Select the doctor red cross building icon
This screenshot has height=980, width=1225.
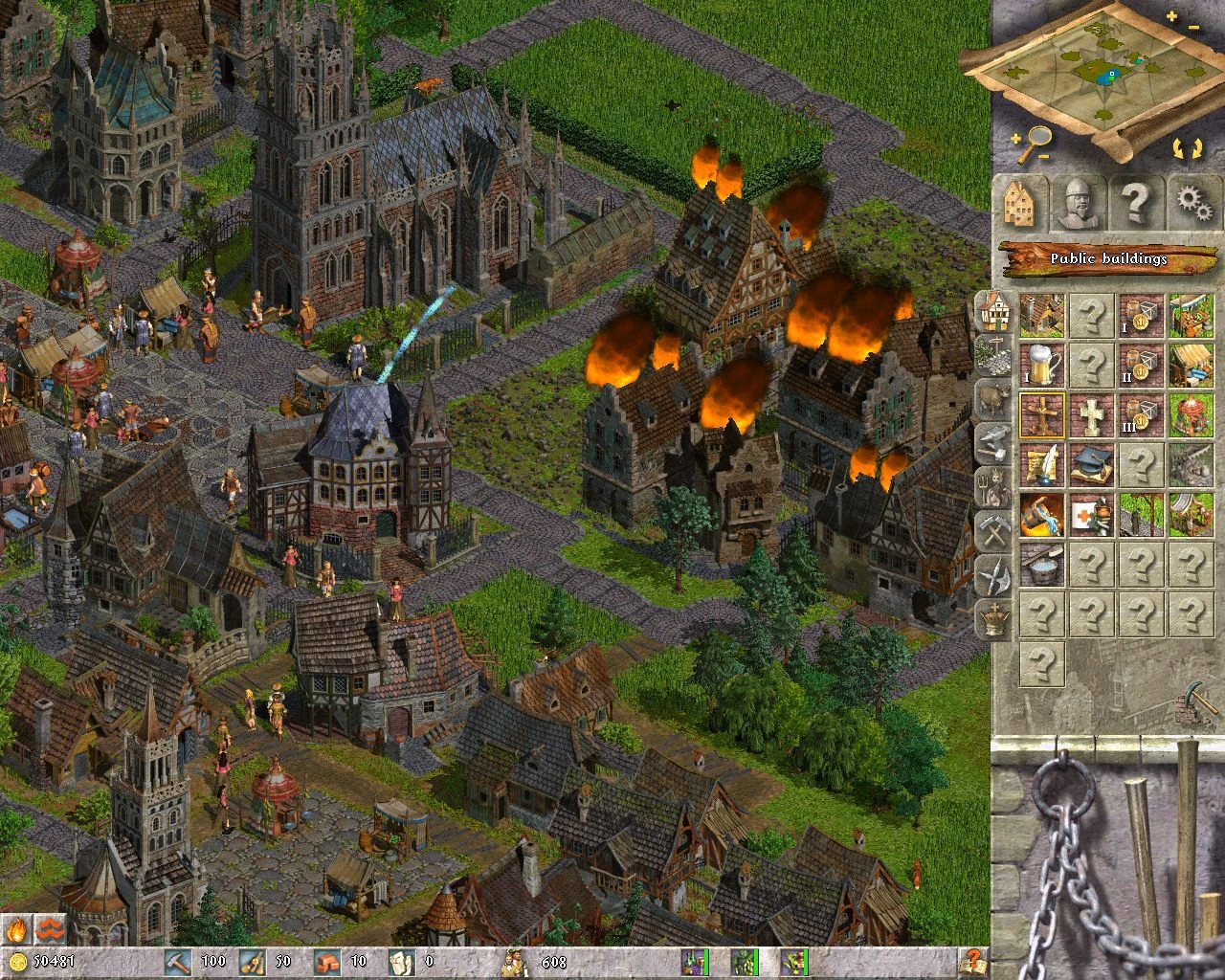[1091, 515]
